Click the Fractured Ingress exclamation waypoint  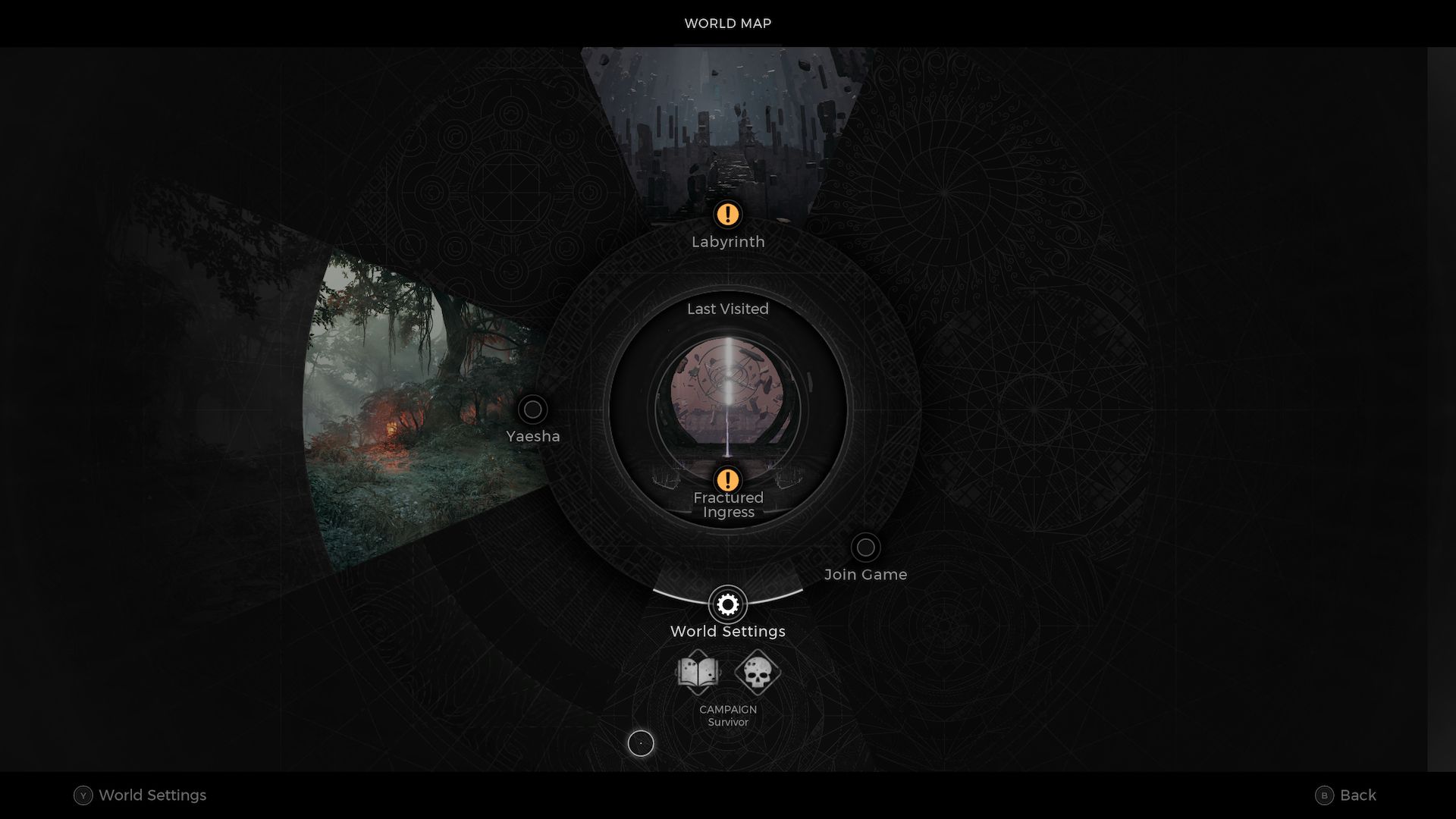pos(727,479)
